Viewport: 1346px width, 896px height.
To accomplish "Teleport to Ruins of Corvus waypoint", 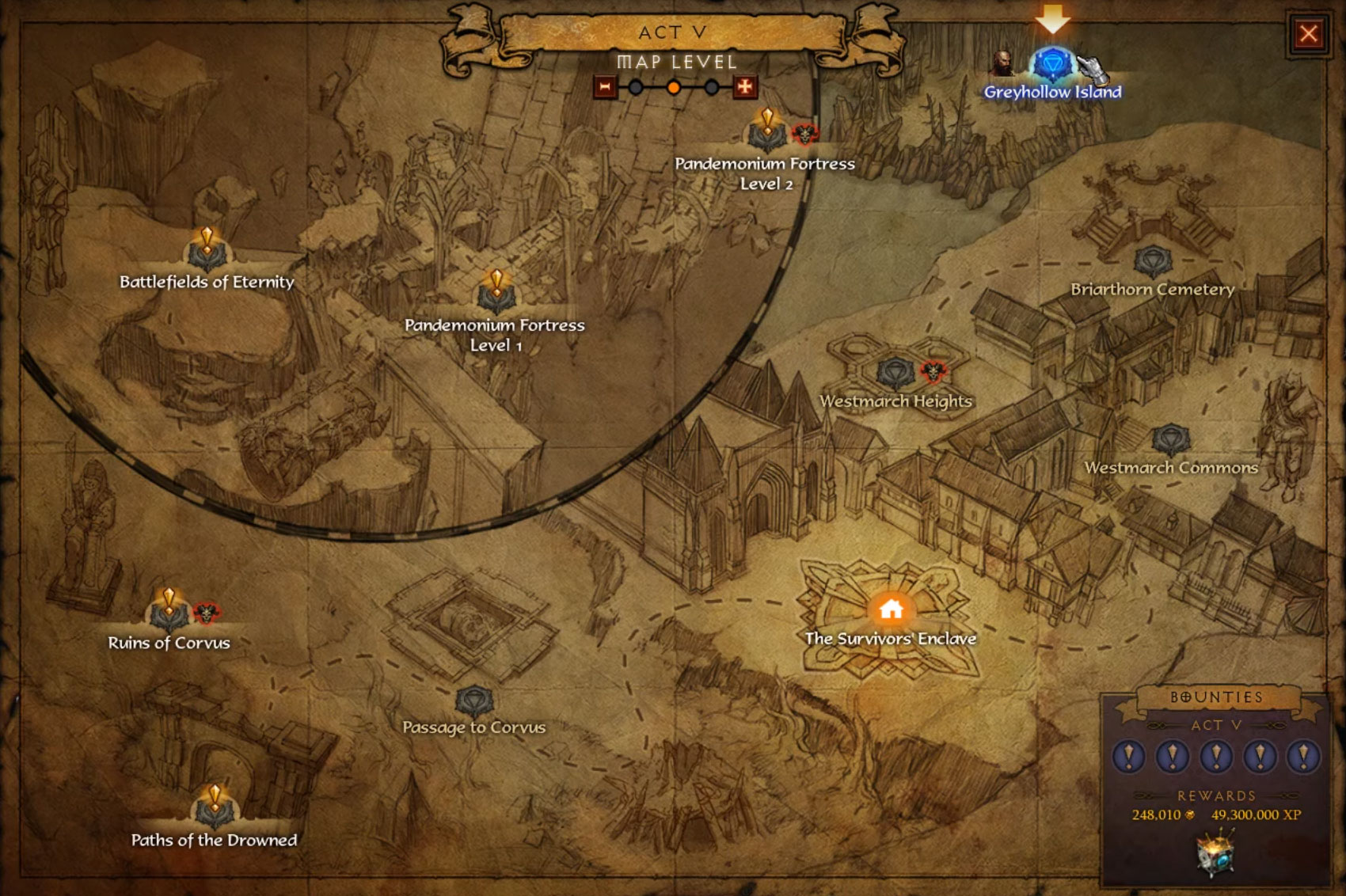I will pos(169,612).
